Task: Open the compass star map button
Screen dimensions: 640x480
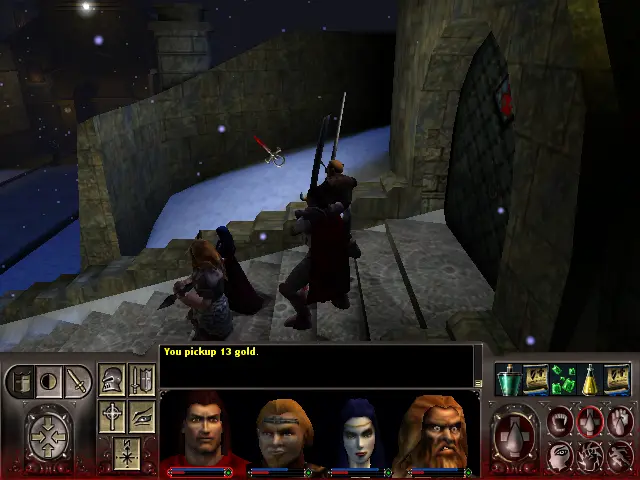Action: pyautogui.click(x=126, y=452)
